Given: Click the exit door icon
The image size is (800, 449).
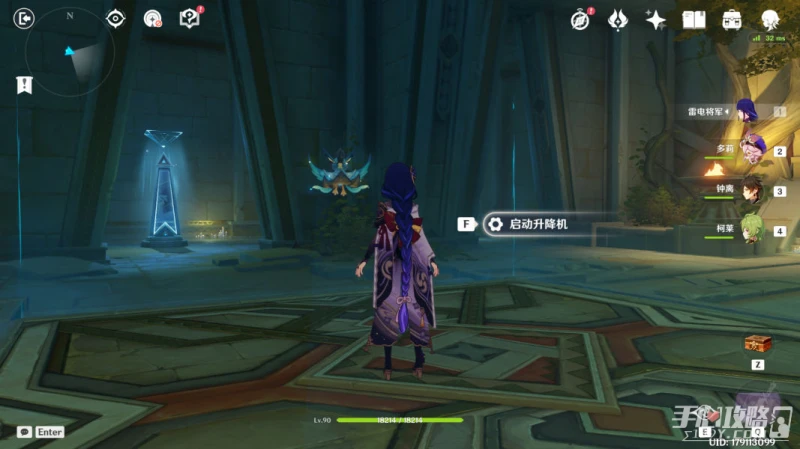Looking at the screenshot, I should pyautogui.click(x=25, y=17).
